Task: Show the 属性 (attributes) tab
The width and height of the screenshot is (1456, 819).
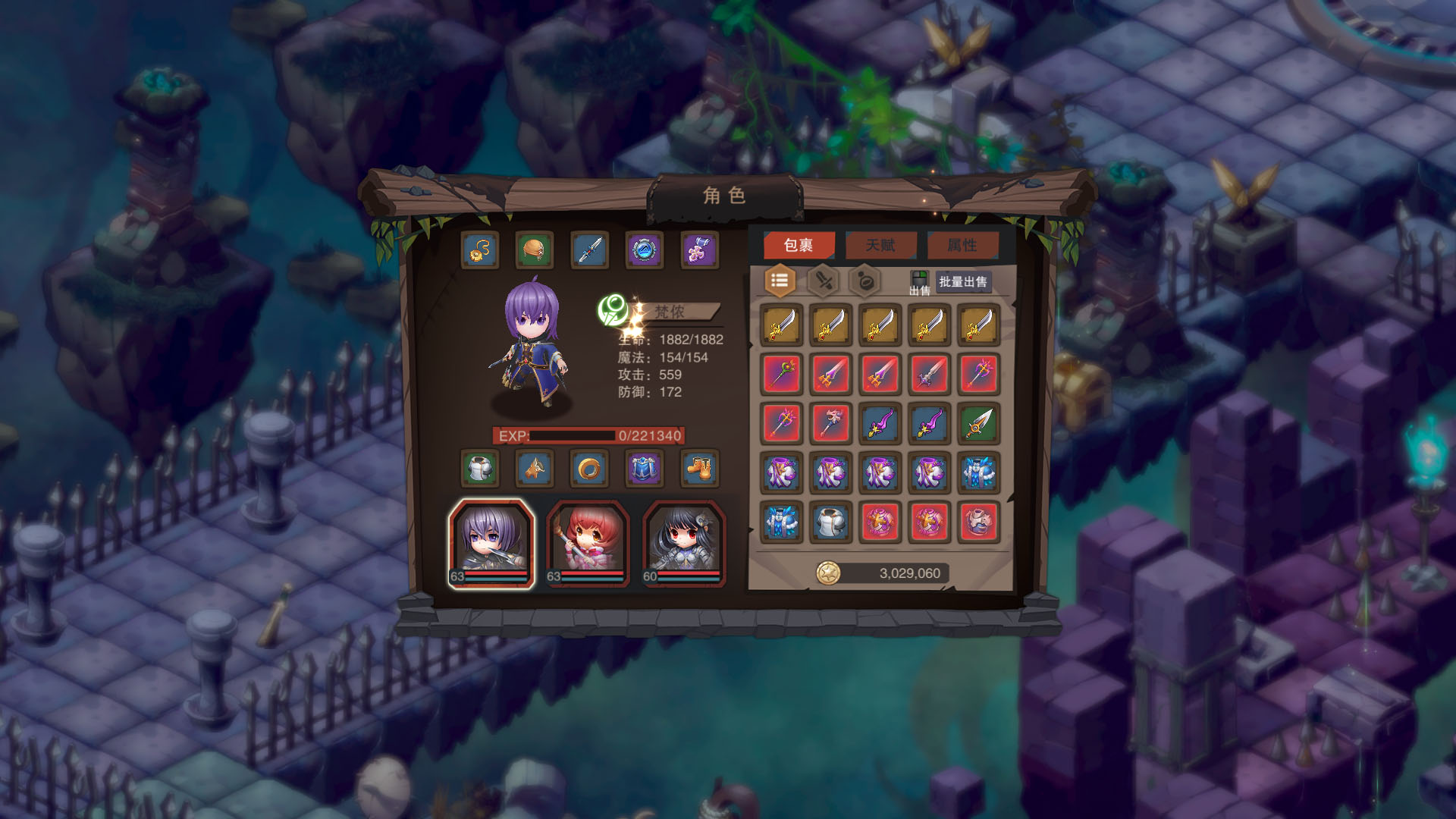Action: pyautogui.click(x=962, y=245)
